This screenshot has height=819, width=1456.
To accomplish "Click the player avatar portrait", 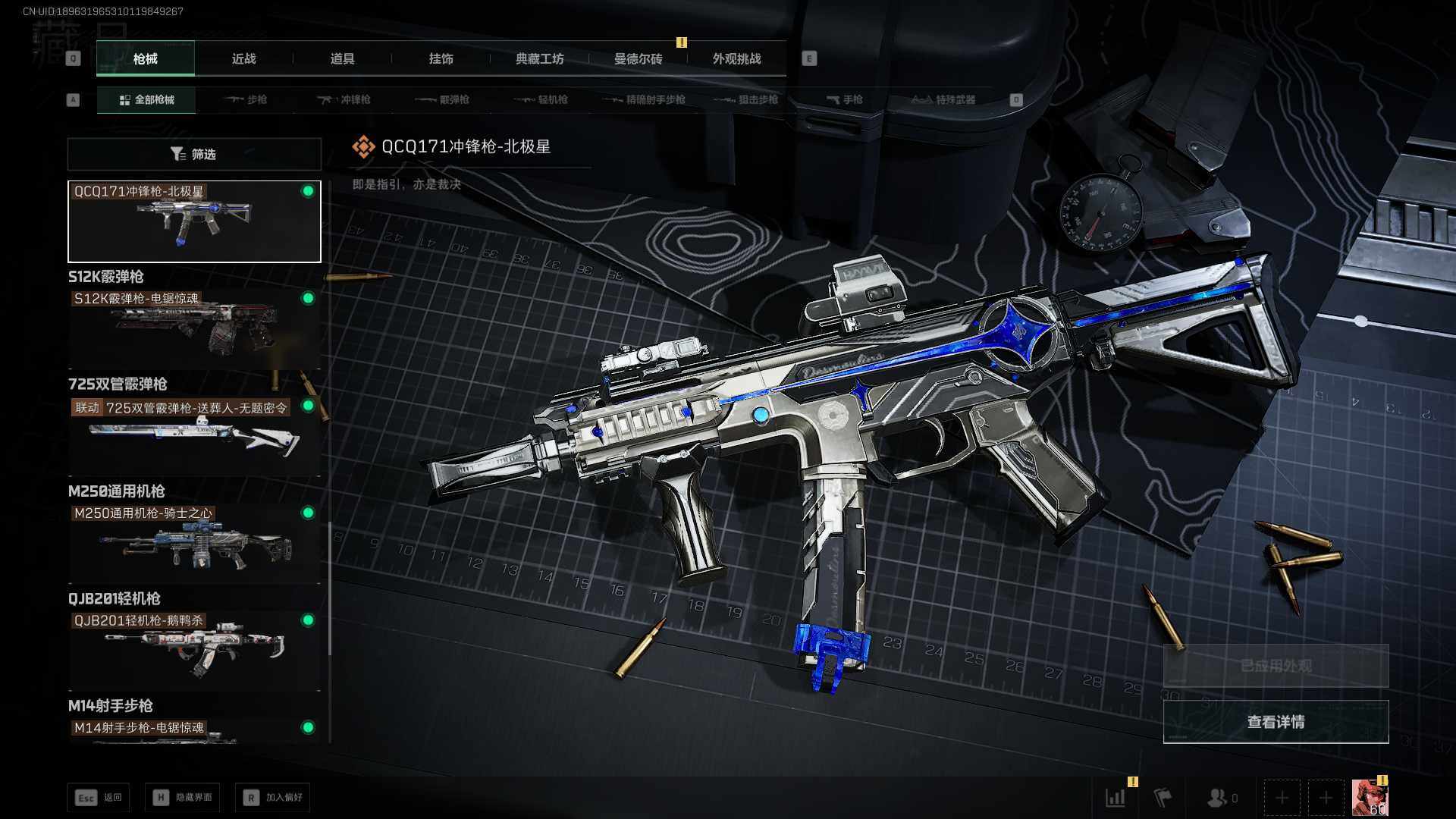I will pyautogui.click(x=1370, y=798).
